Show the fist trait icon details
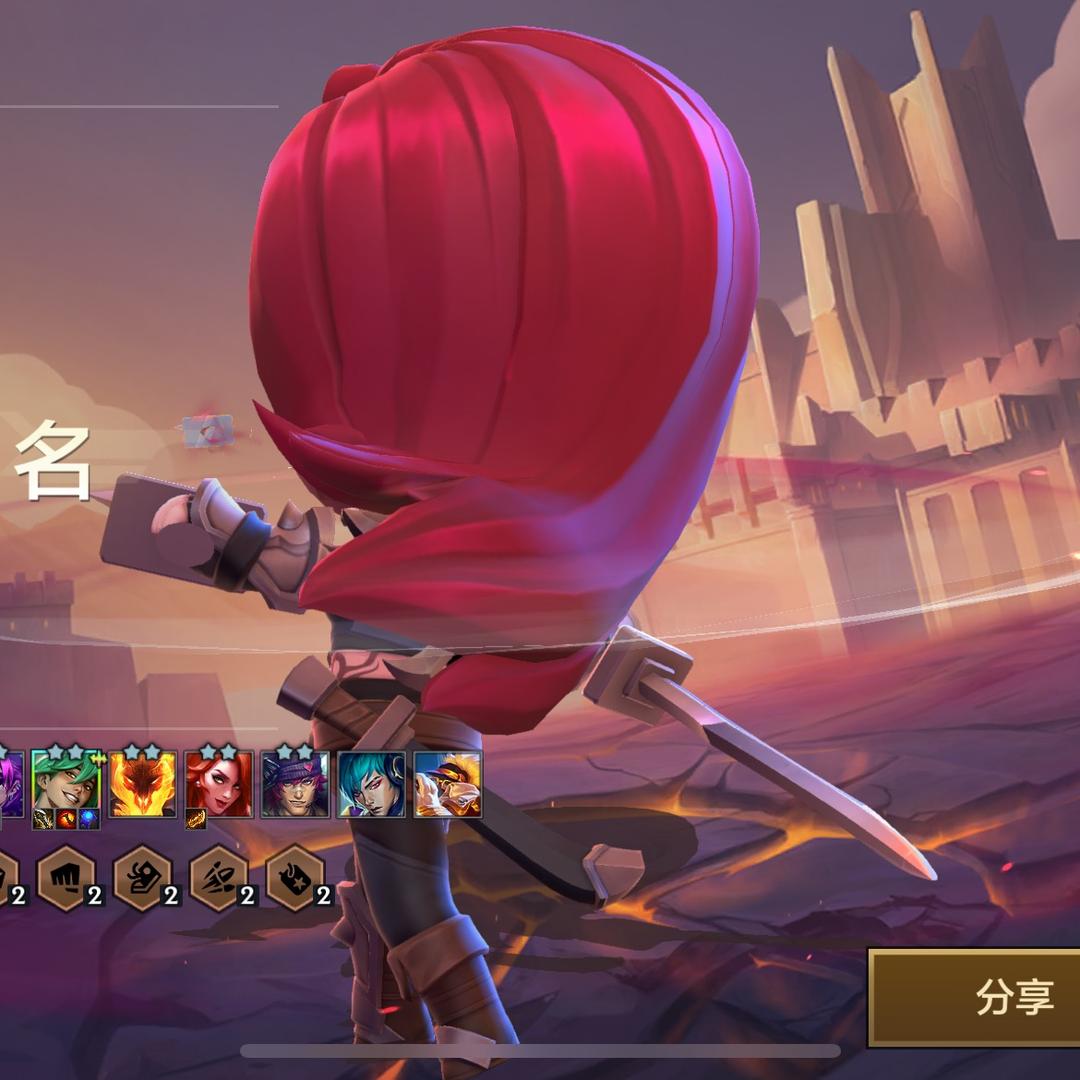Image resolution: width=1080 pixels, height=1080 pixels. 66,877
